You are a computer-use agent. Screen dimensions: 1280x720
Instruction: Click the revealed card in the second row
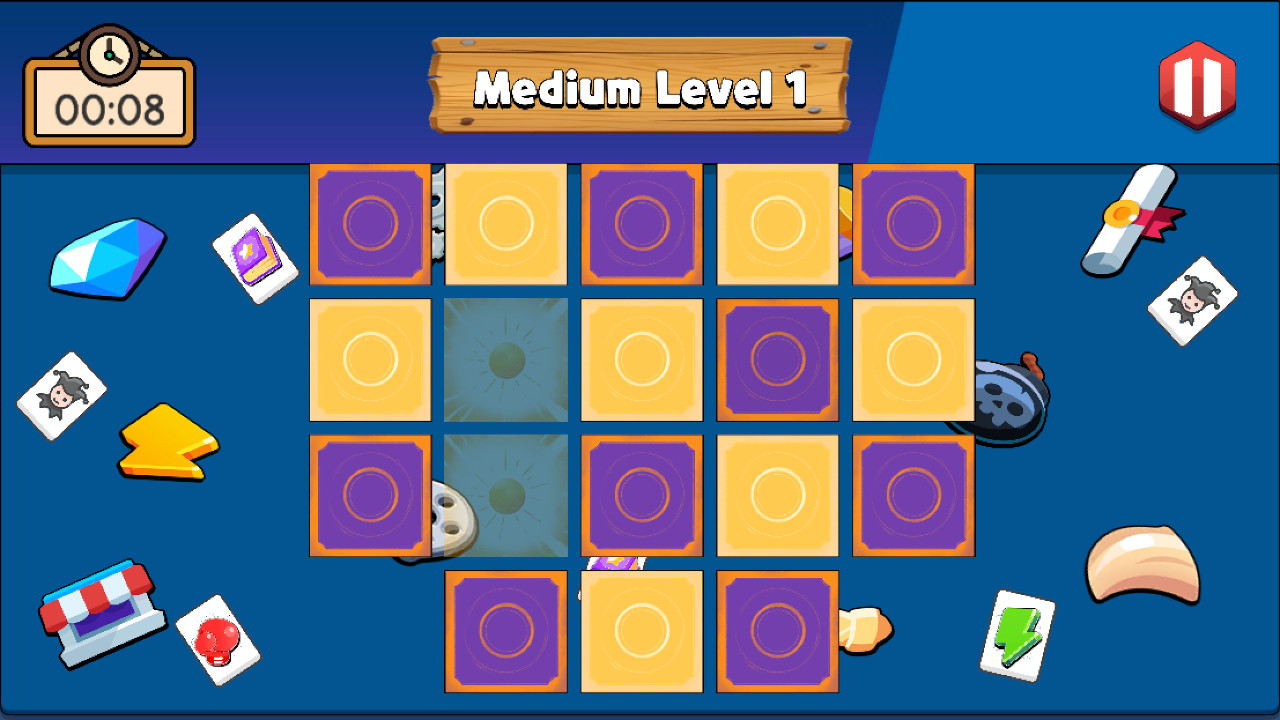click(x=505, y=359)
